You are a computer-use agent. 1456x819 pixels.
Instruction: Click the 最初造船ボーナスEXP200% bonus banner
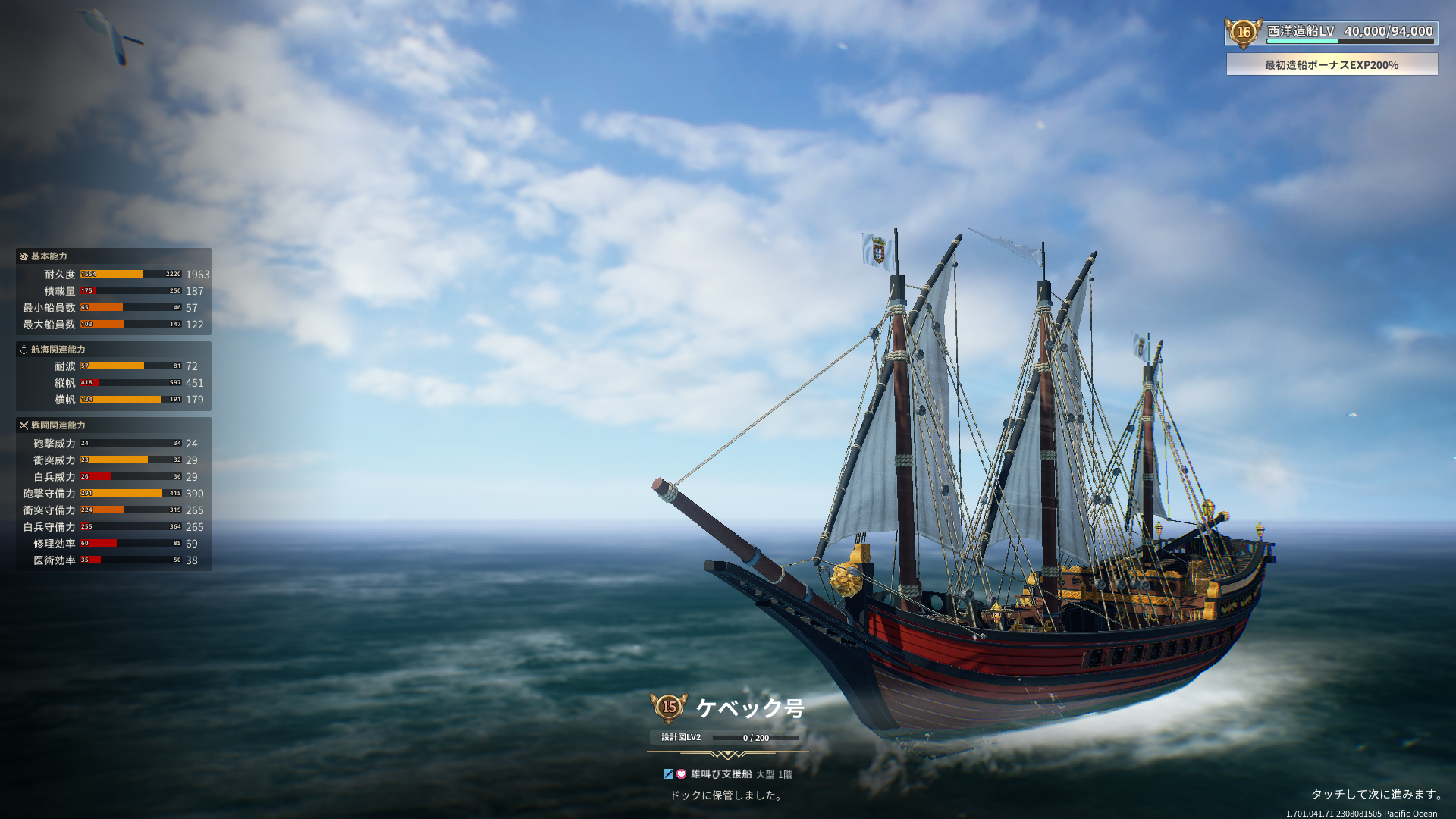(1332, 65)
